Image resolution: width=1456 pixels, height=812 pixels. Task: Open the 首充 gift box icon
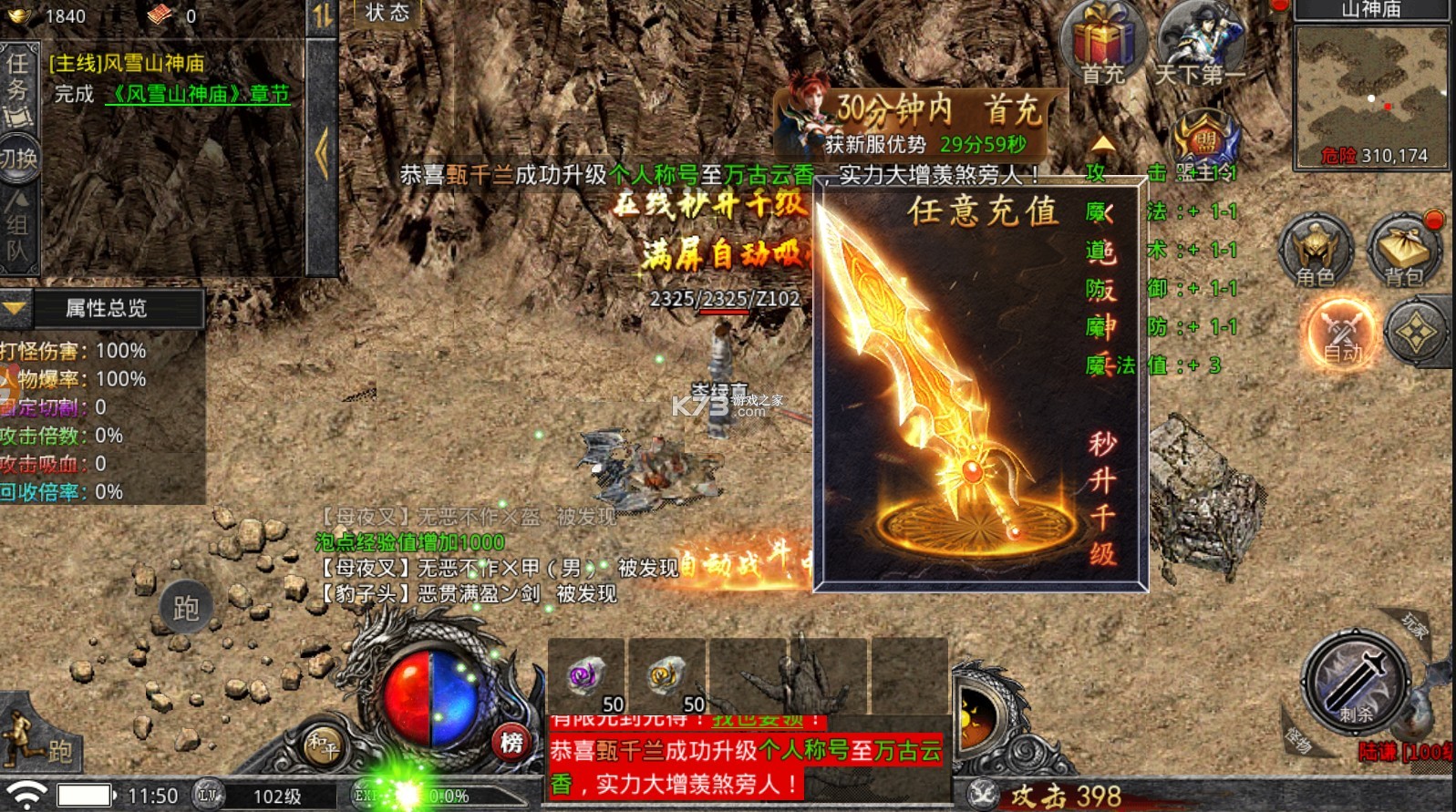[x=1102, y=42]
